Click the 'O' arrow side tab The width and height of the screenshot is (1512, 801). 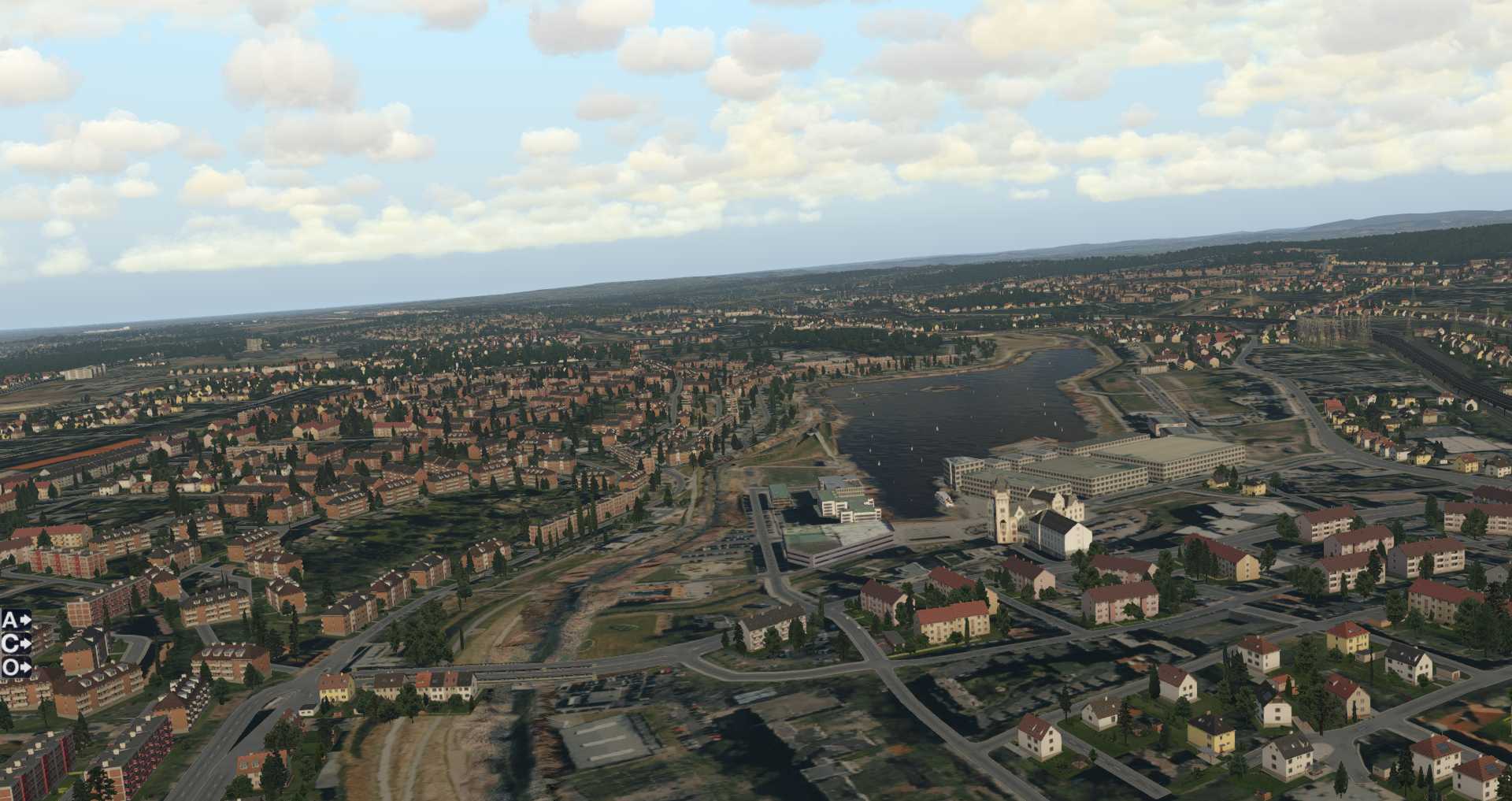click(16, 667)
